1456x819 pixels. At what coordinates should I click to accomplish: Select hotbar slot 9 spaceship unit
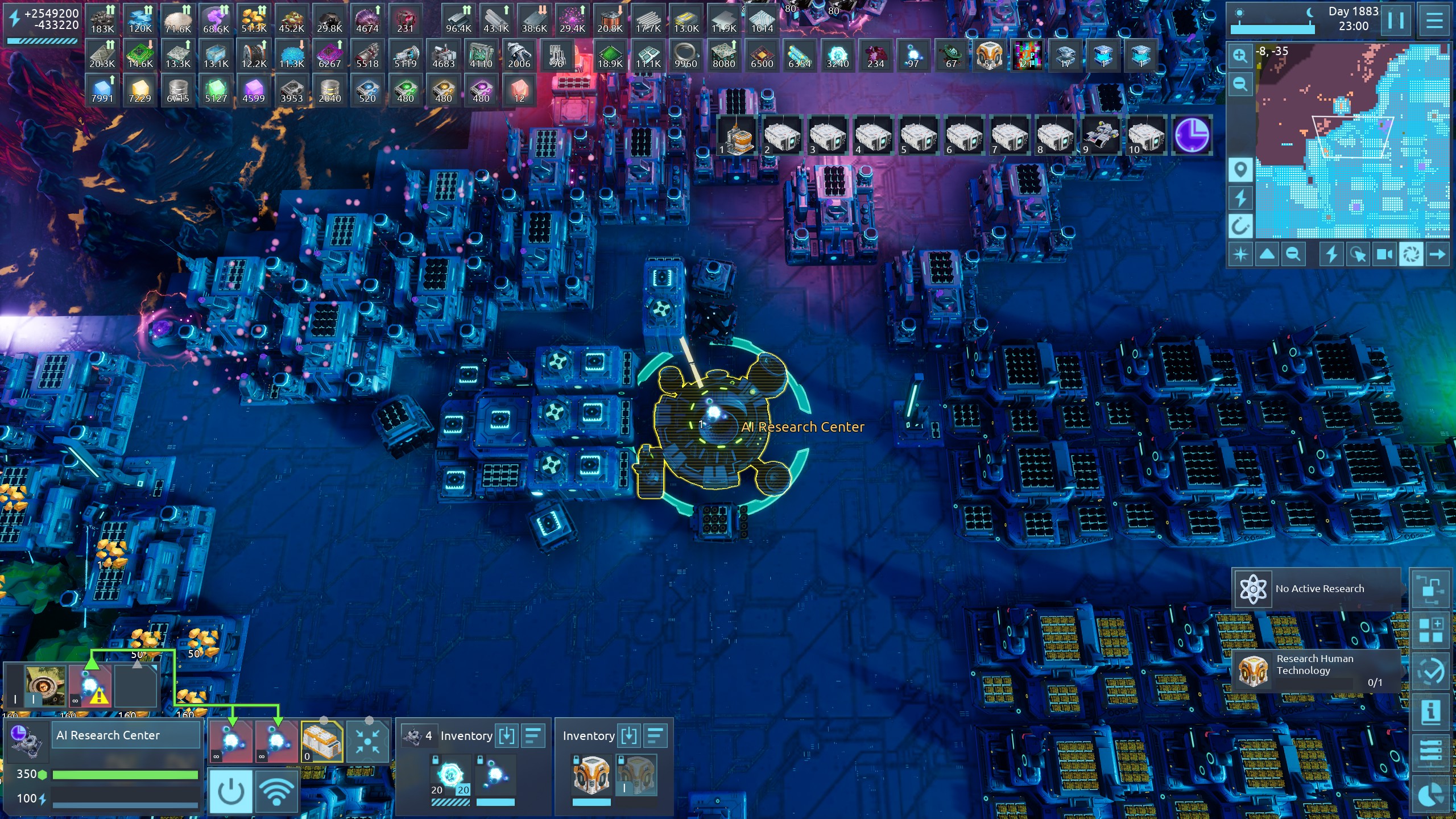point(1101,135)
